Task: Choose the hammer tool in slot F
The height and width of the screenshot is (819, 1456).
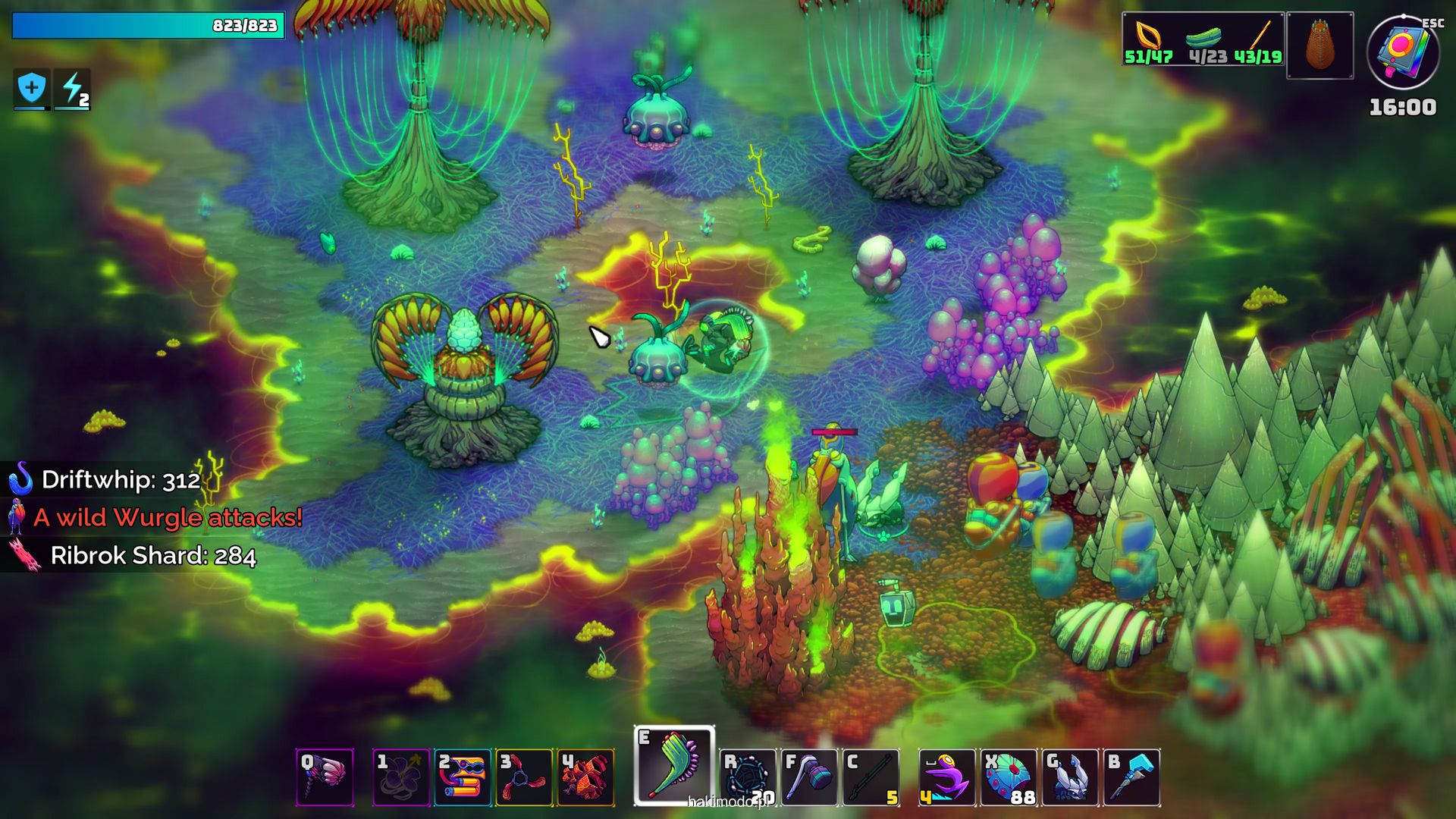Action: coord(809,777)
